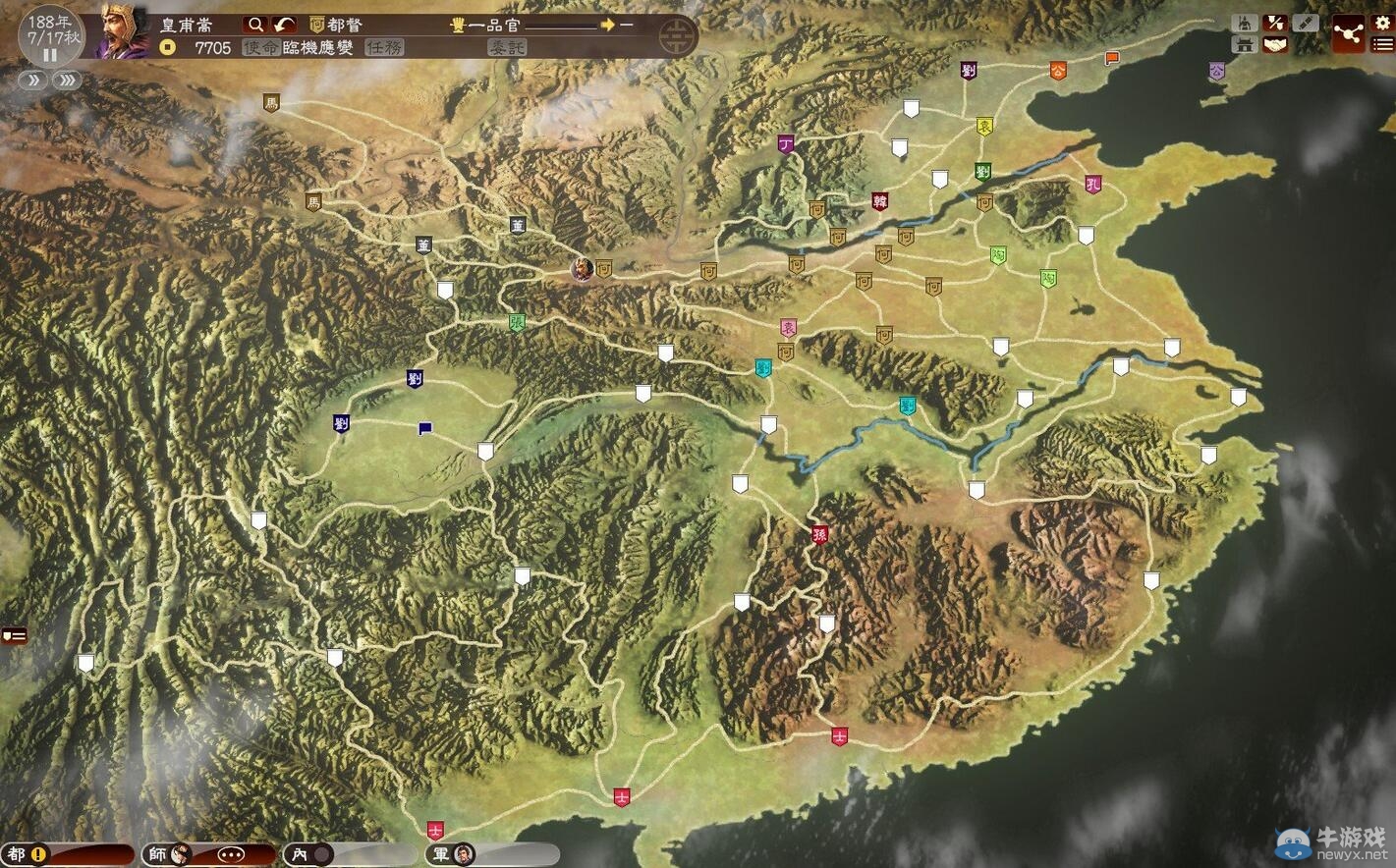This screenshot has height=868, width=1396.
Task: Open diplomacy with the handshake icon
Action: click(x=1275, y=44)
